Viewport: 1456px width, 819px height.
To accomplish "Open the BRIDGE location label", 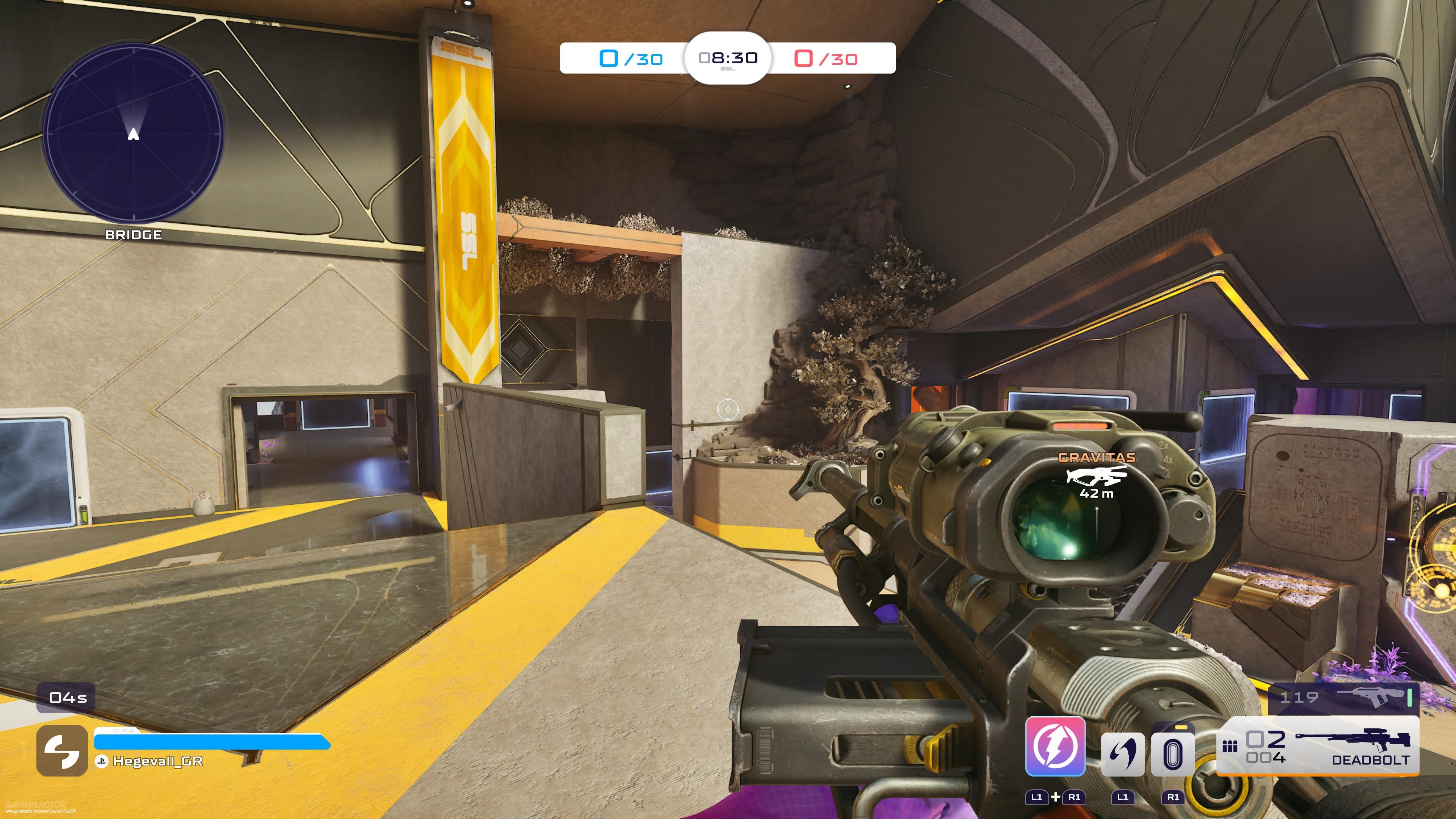I will click(x=133, y=235).
